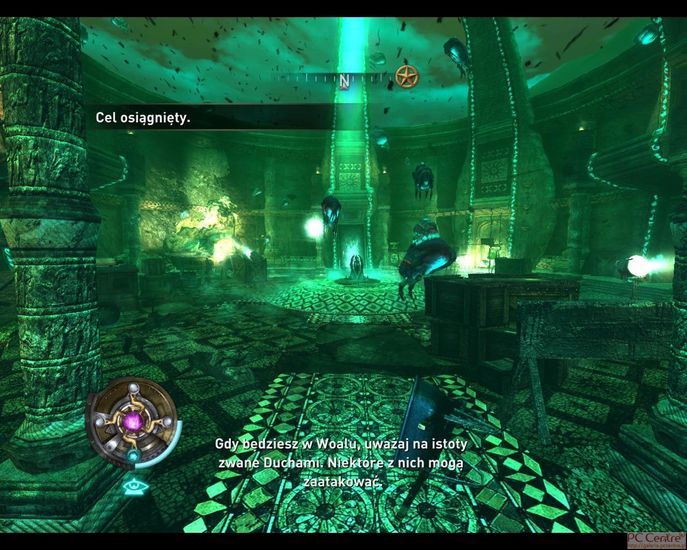Open the "Cel osiągnięty" objective notification
Image resolution: width=687 pixels, height=550 pixels.
tap(143, 118)
